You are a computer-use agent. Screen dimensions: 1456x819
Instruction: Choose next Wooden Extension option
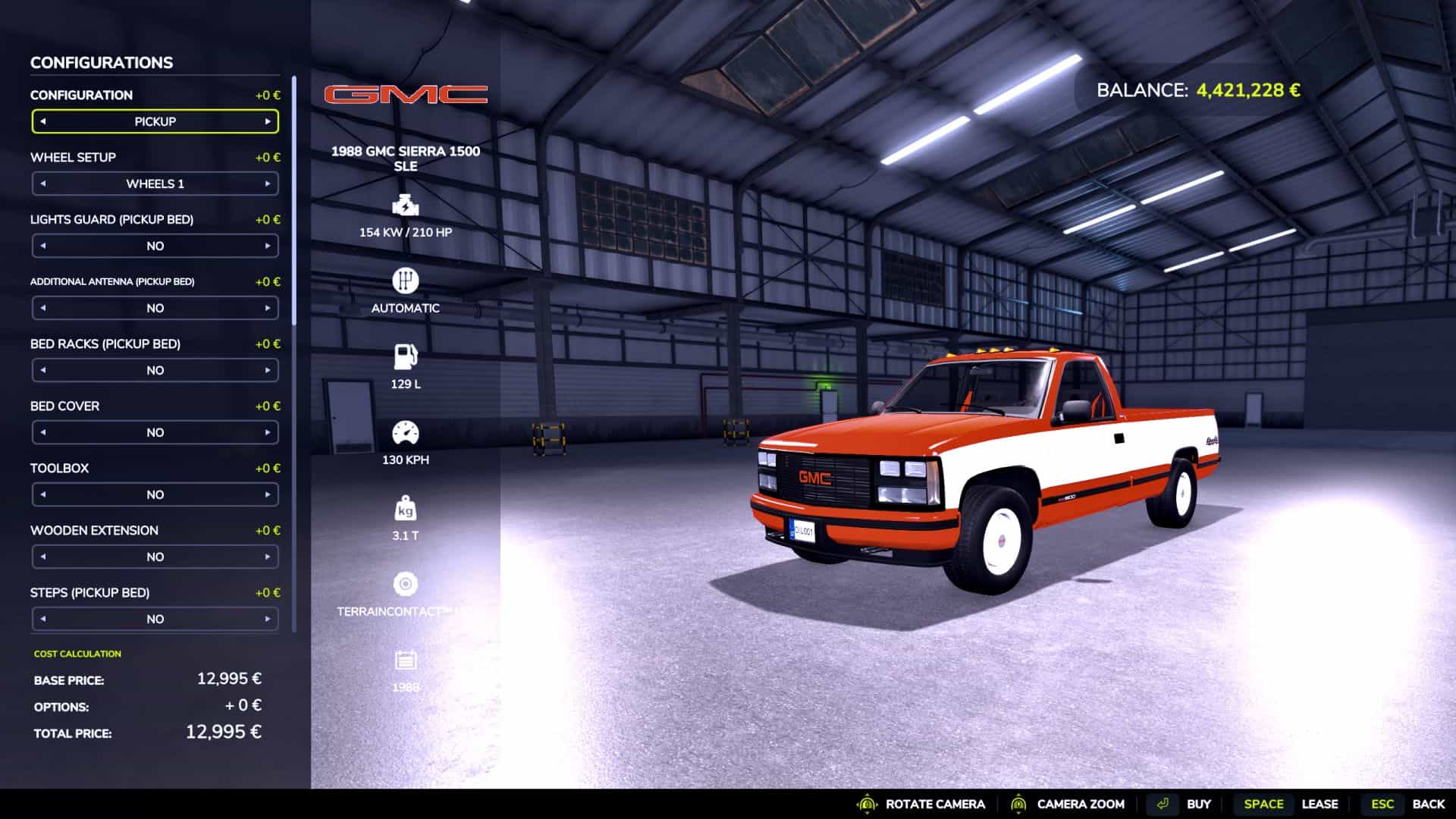(x=268, y=557)
